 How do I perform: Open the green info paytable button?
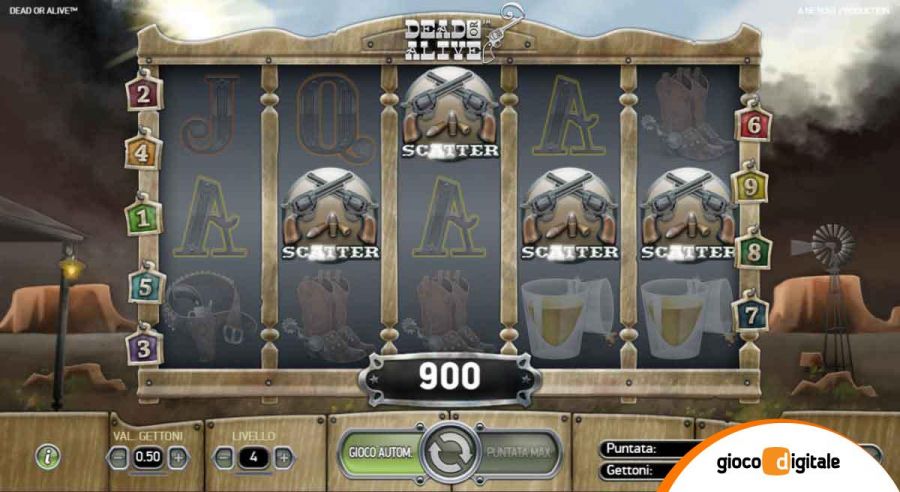pos(47,456)
